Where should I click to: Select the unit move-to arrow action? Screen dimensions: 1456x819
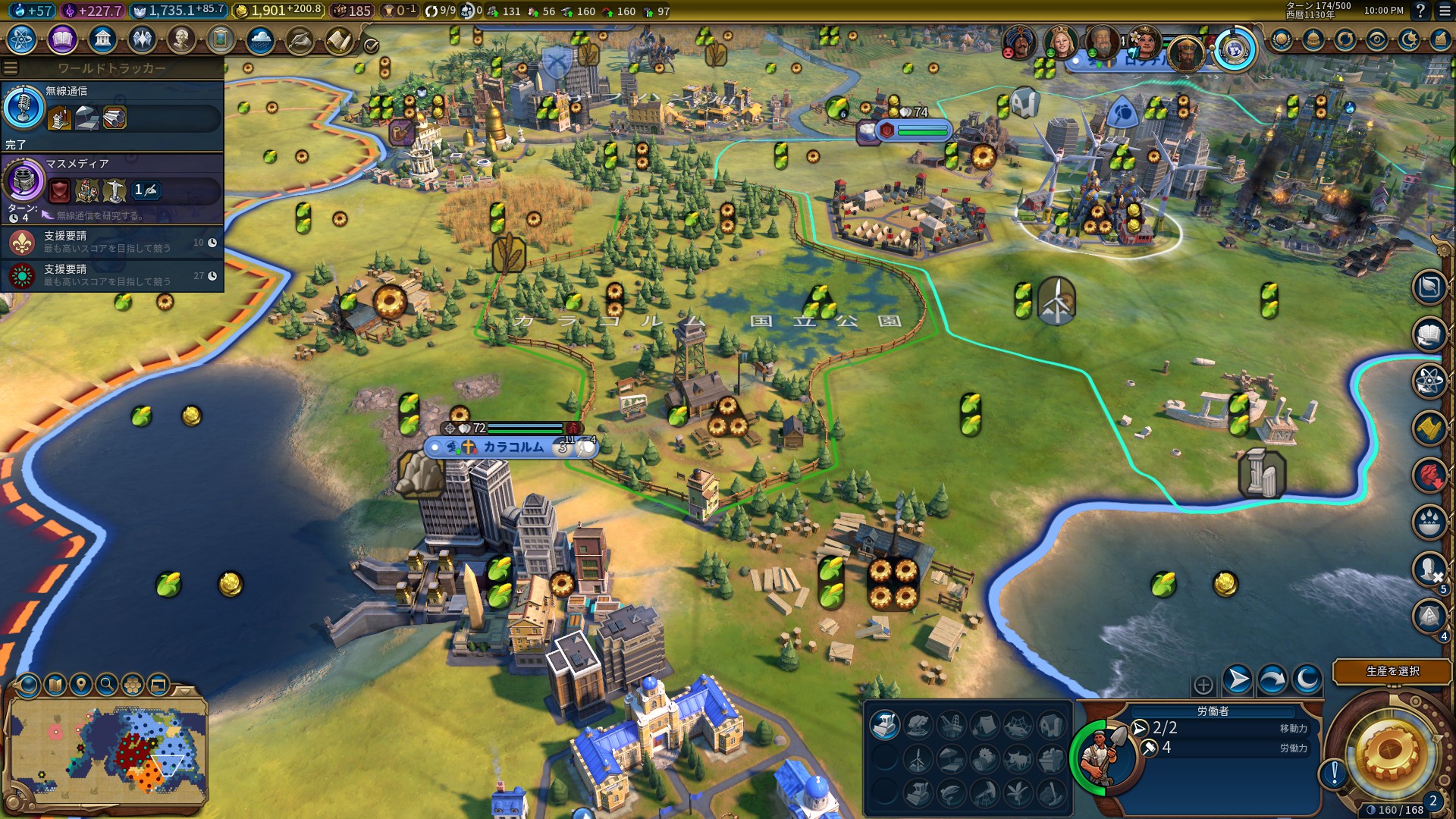[x=1237, y=679]
